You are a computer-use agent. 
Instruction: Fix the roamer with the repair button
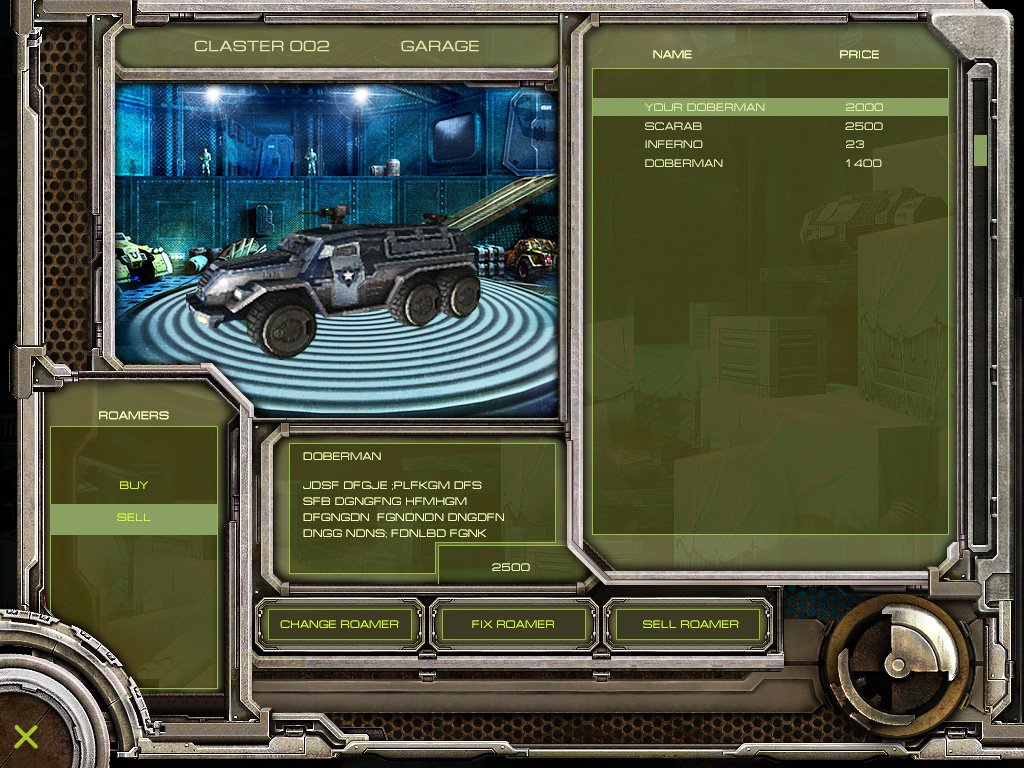pyautogui.click(x=512, y=624)
